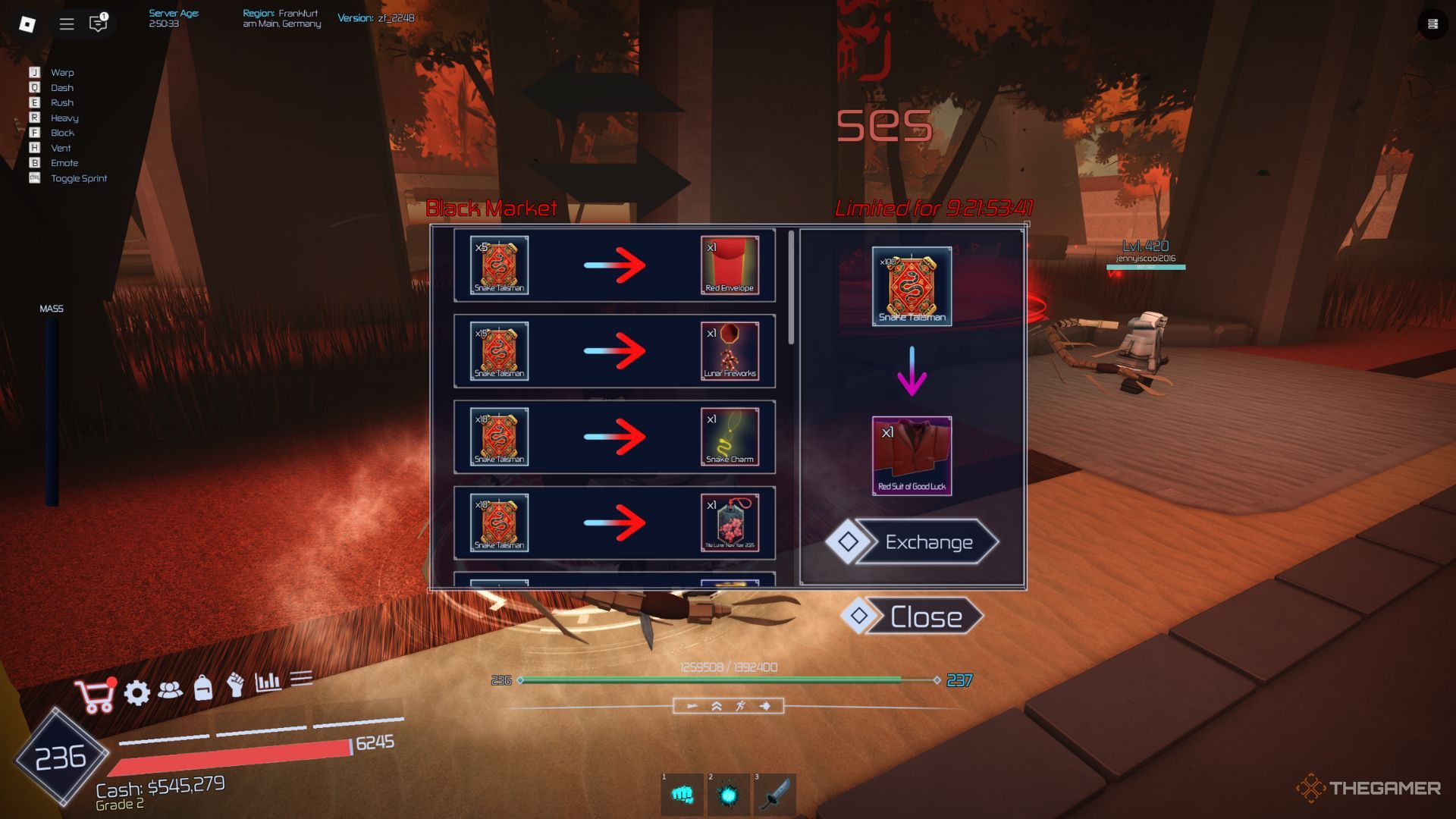Viewport: 1456px width, 819px height.
Task: Open the three-line list menu icon
Action: pos(301,679)
